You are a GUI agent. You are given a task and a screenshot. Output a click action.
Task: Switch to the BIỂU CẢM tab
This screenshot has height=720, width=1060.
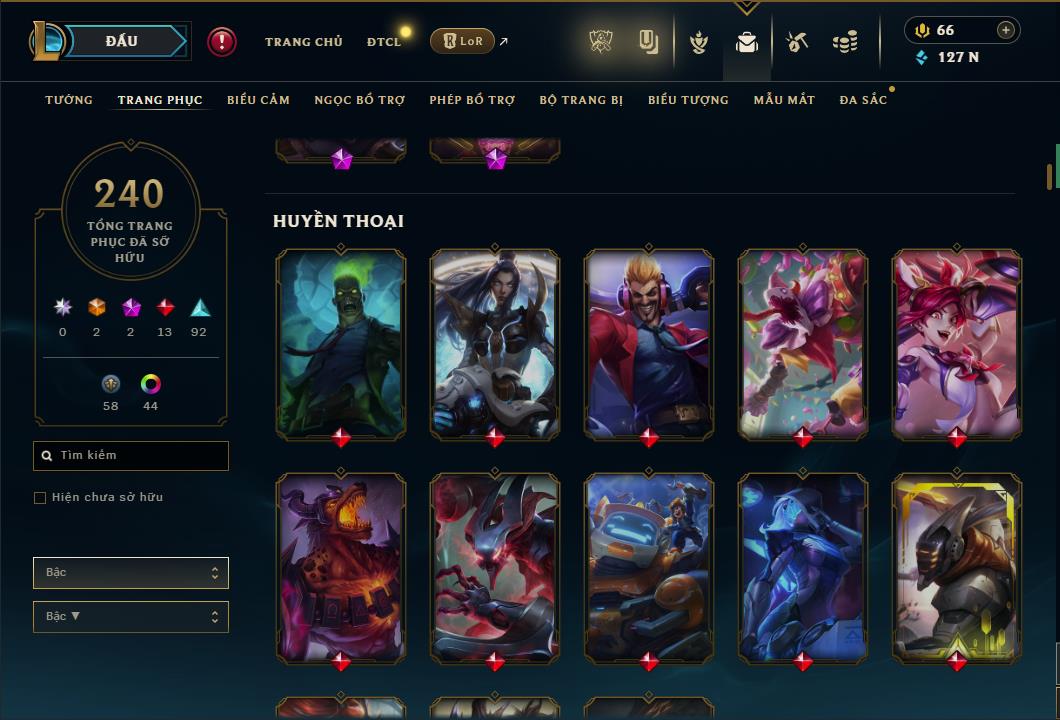pyautogui.click(x=258, y=100)
